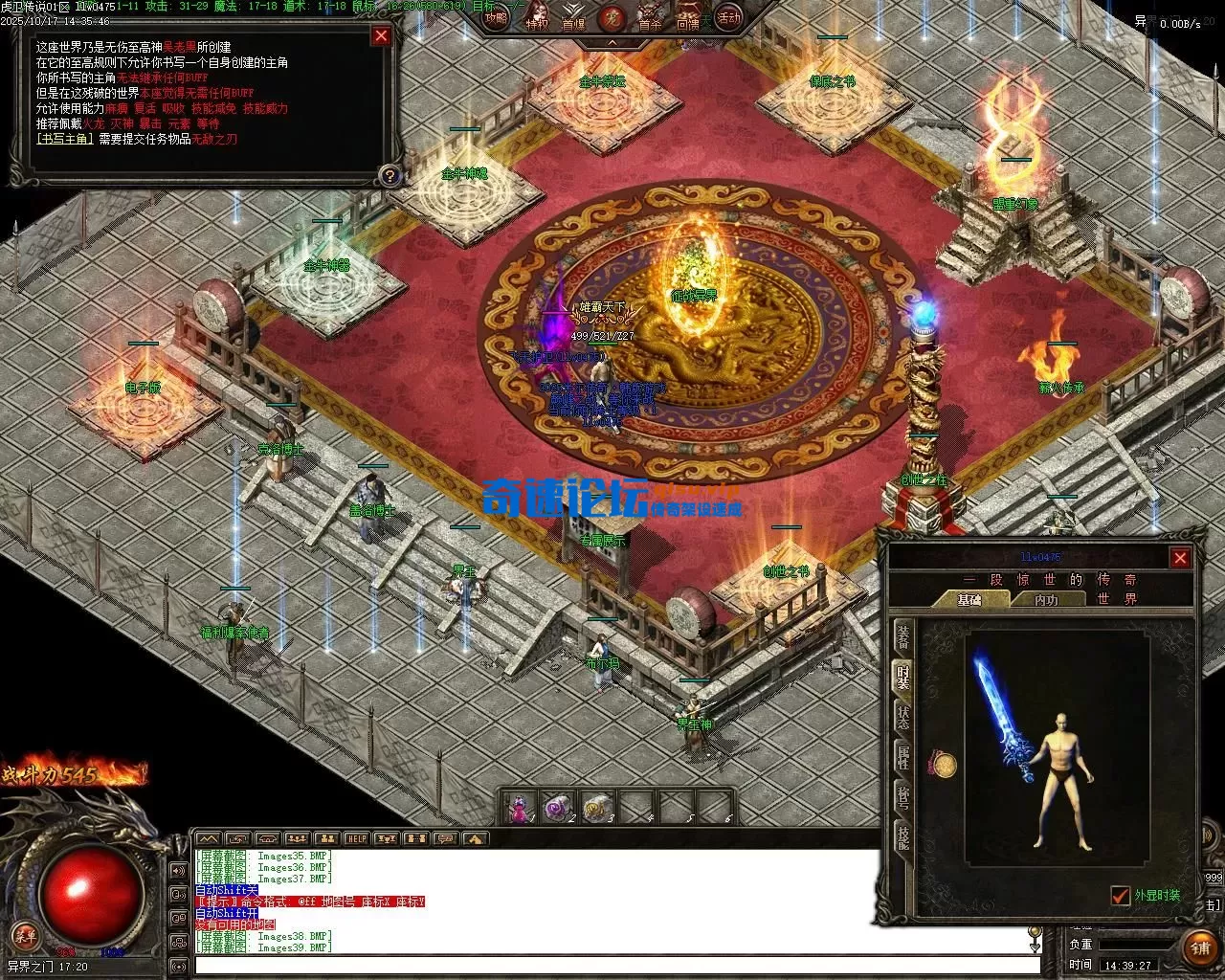Open the 技能 skills side tab
1225x980 pixels.
click(902, 836)
